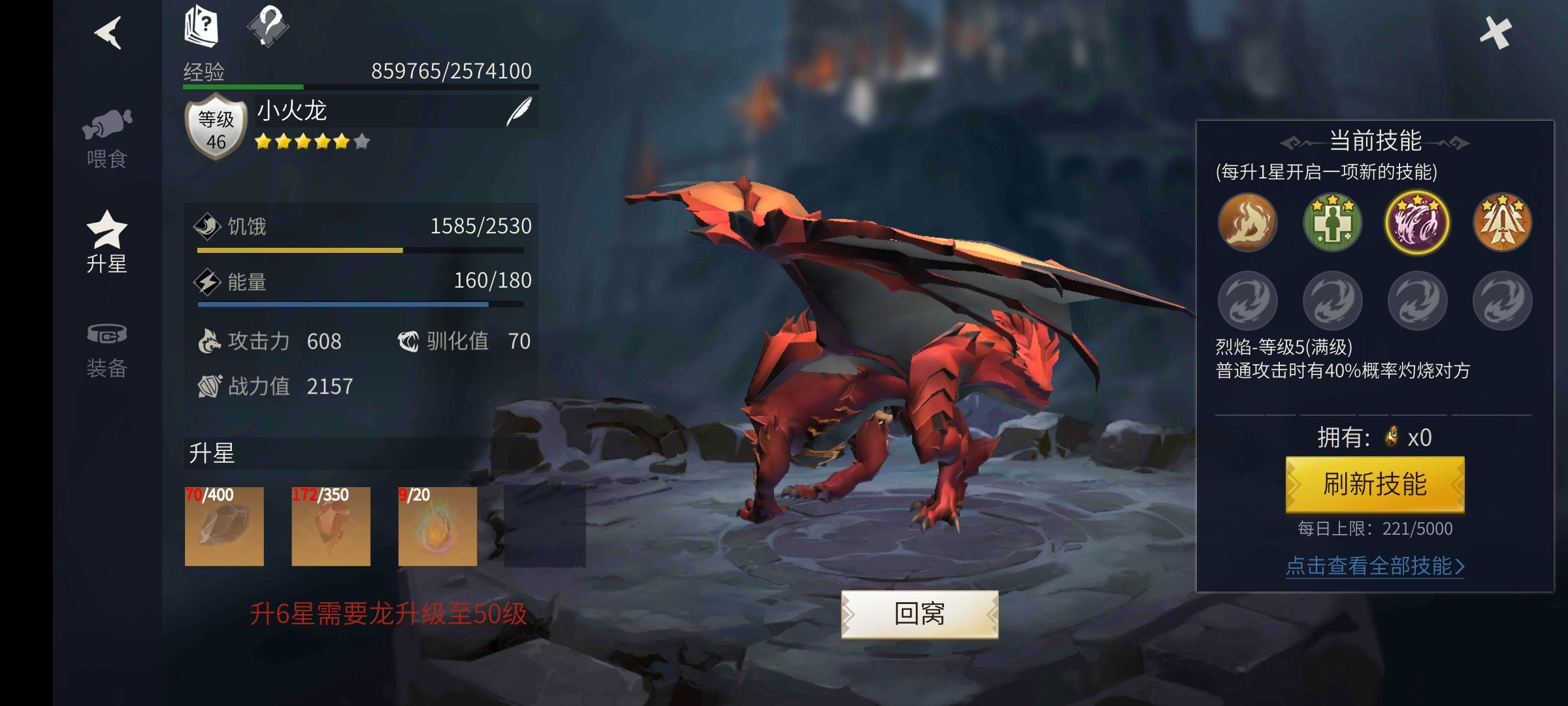The image size is (1568, 706).
Task: Select the orange flame skill icon
Action: click(1247, 222)
